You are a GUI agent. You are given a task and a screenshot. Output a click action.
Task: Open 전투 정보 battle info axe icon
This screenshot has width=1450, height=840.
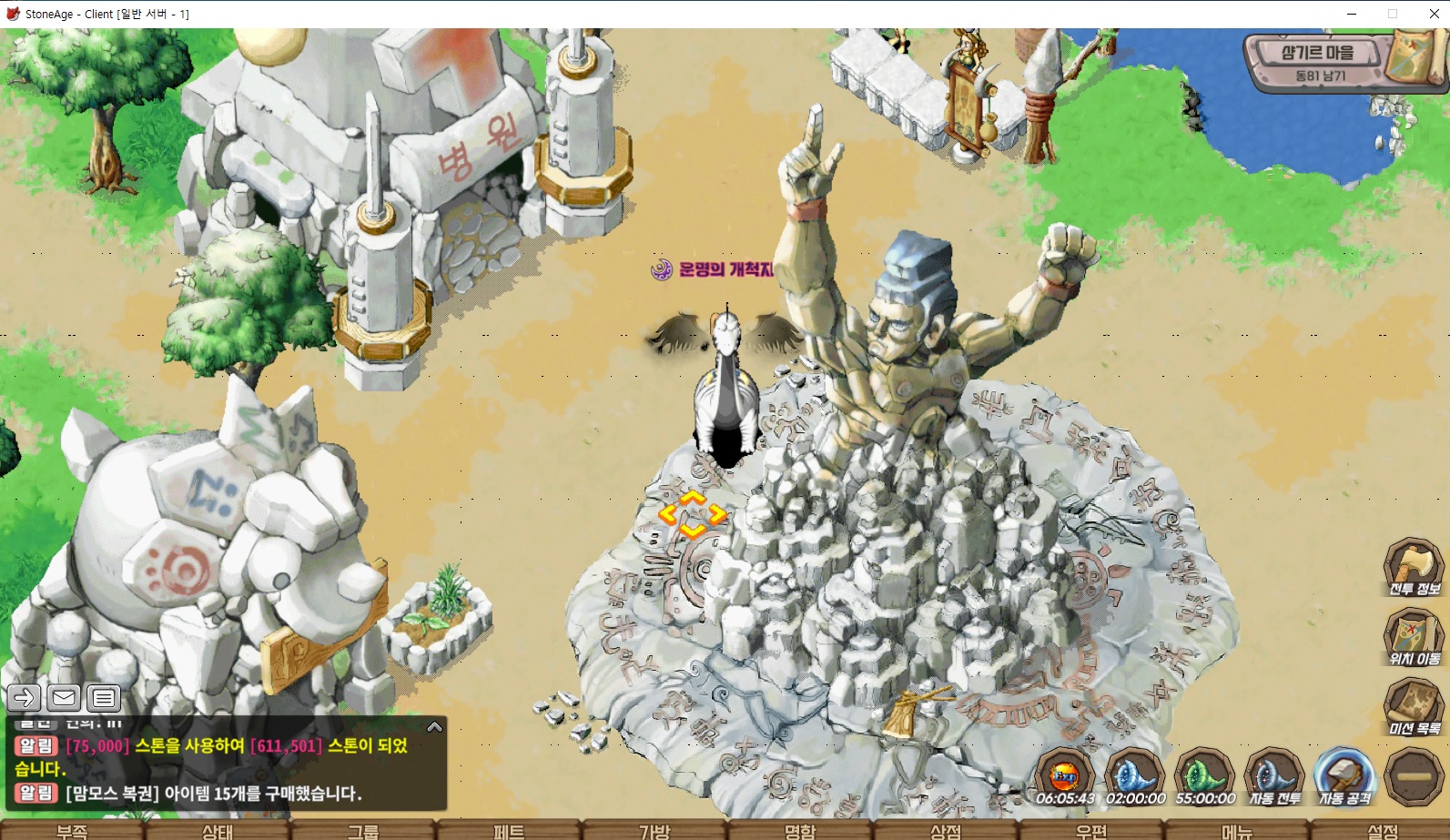tap(1414, 568)
